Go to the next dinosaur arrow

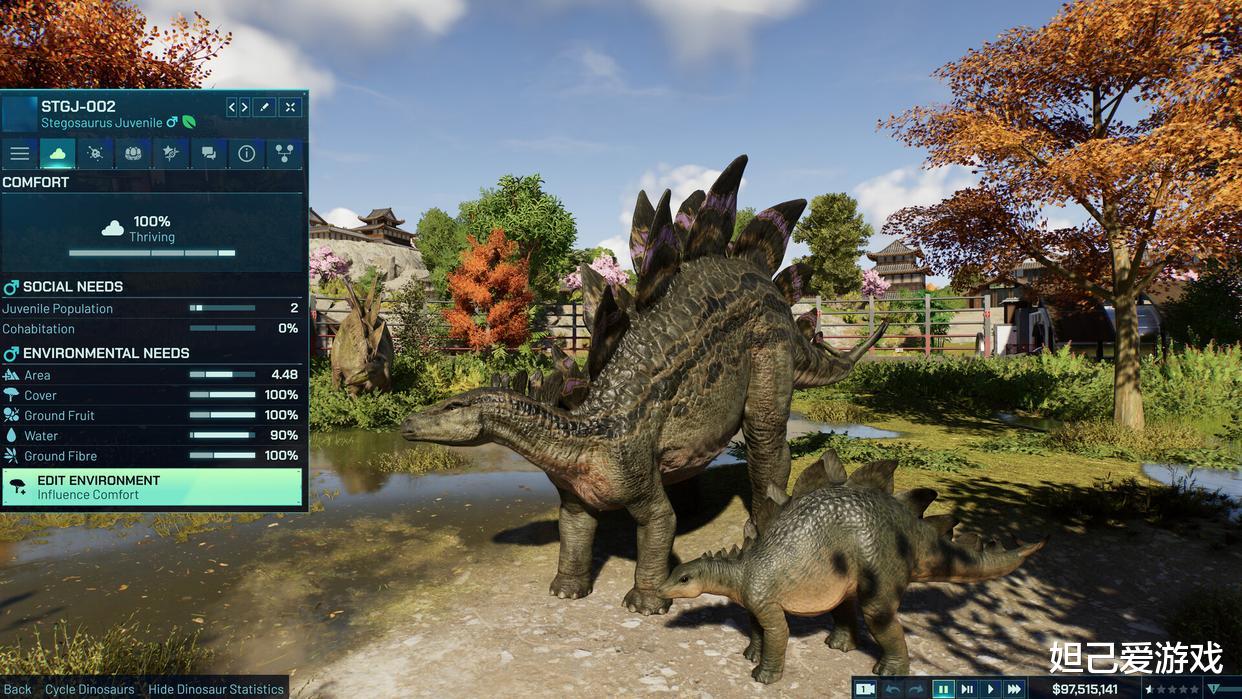tap(245, 107)
